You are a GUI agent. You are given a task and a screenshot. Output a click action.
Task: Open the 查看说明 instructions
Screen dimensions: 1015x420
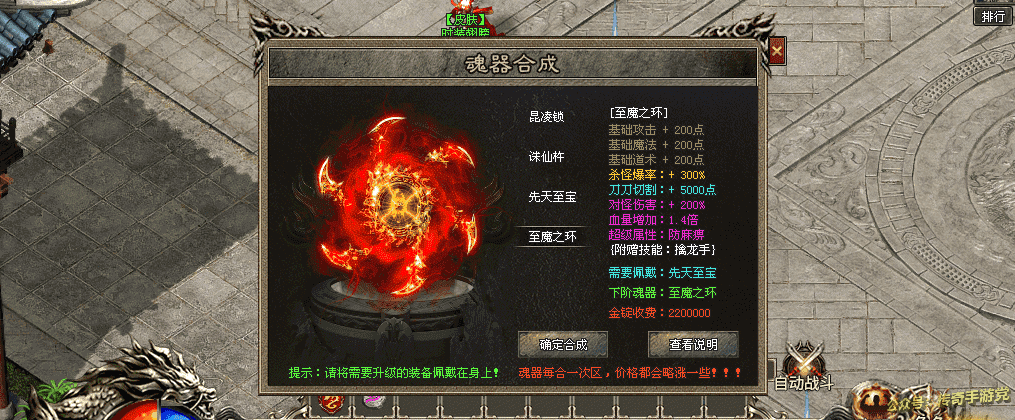click(693, 344)
